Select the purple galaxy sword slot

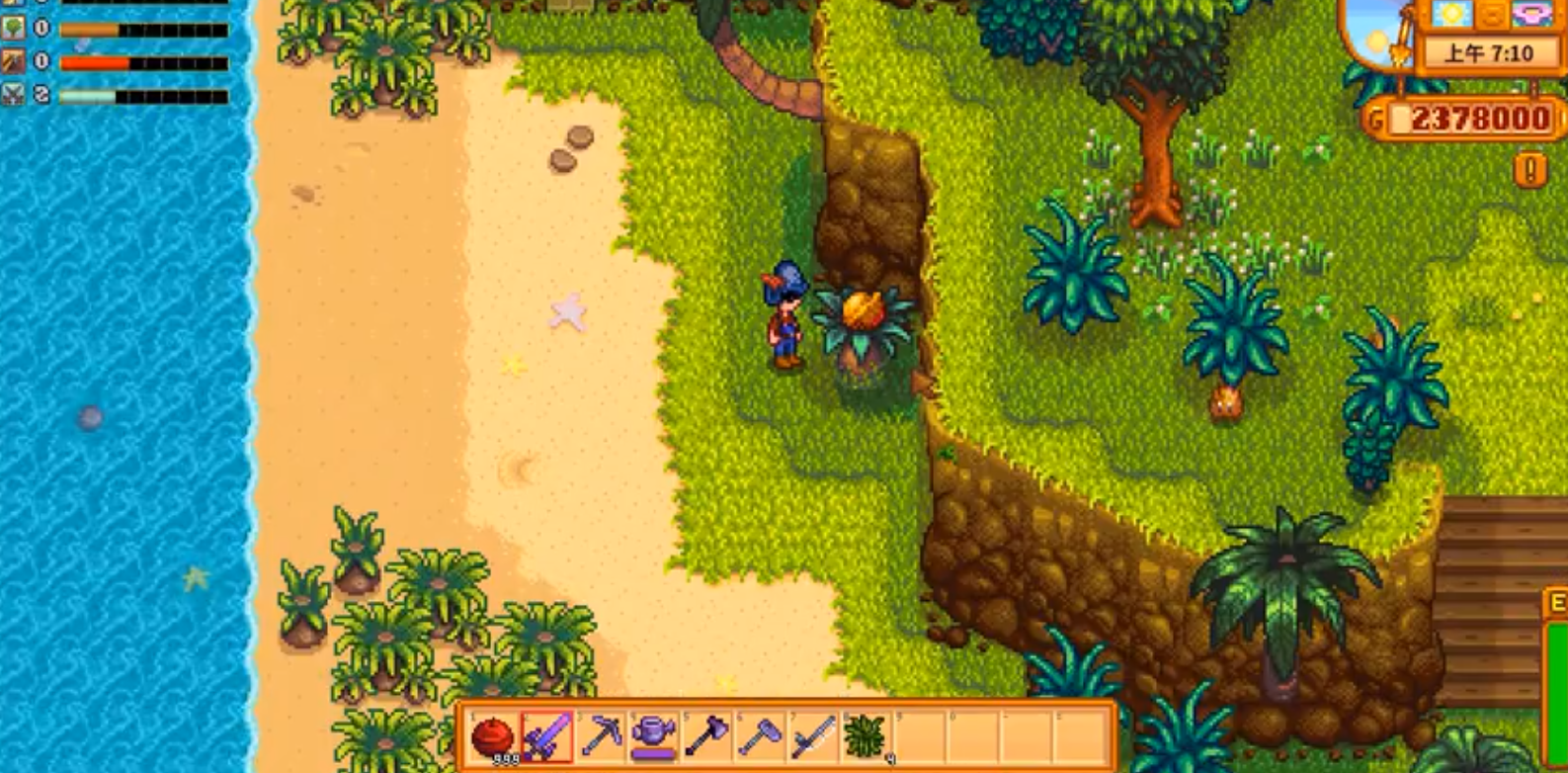coord(546,736)
